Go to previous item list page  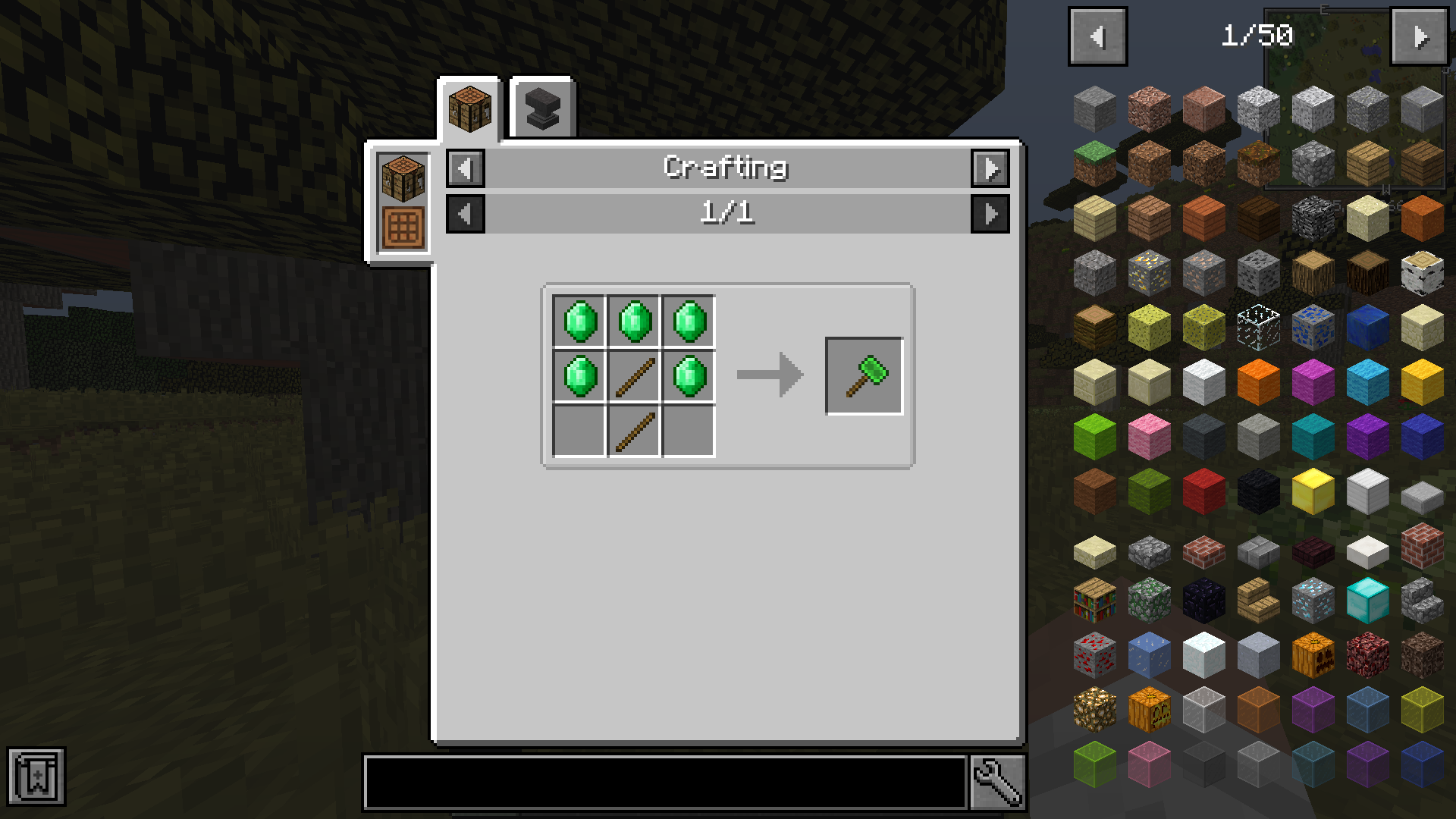pos(1097,36)
